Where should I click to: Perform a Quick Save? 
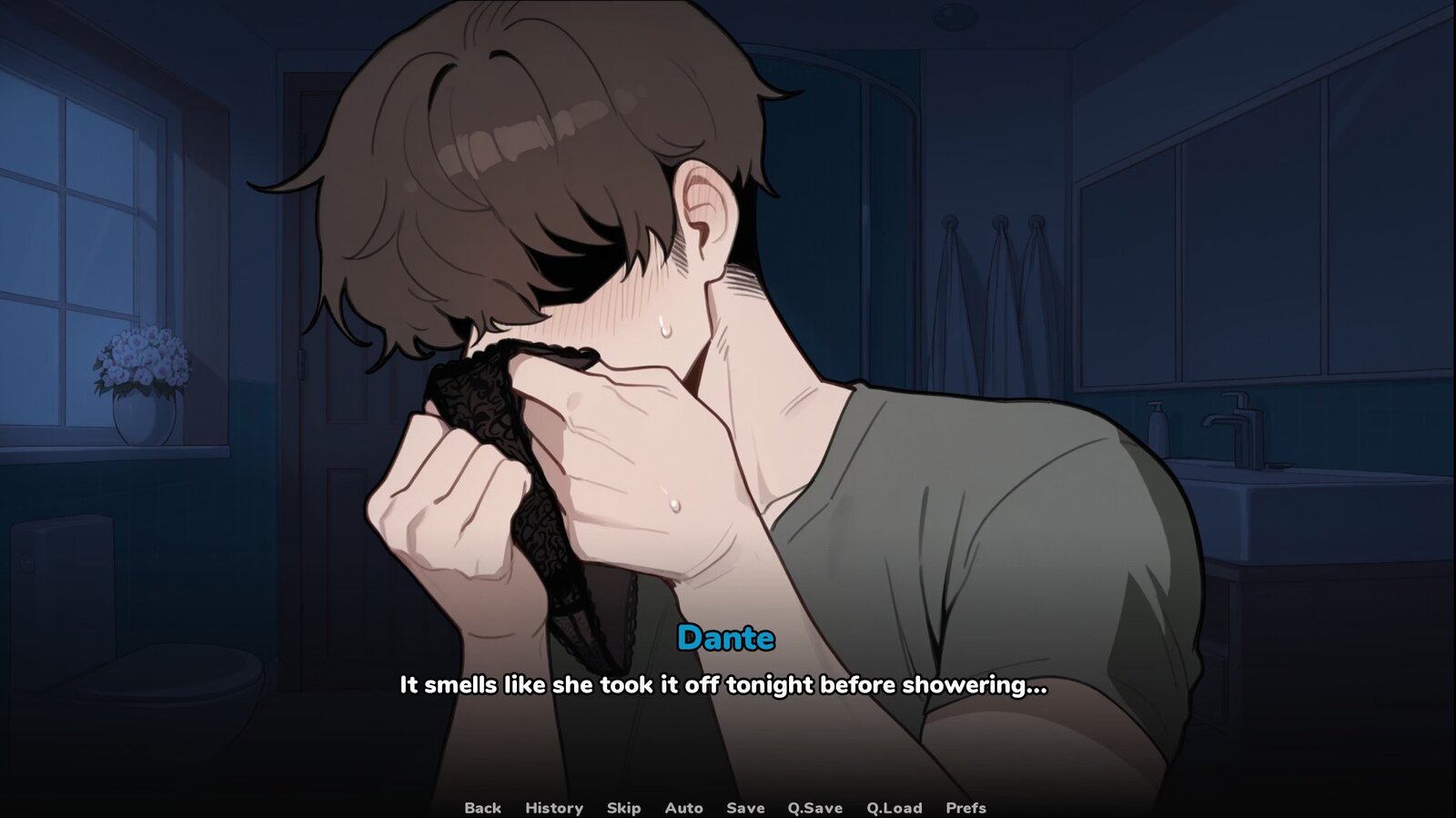(x=814, y=808)
